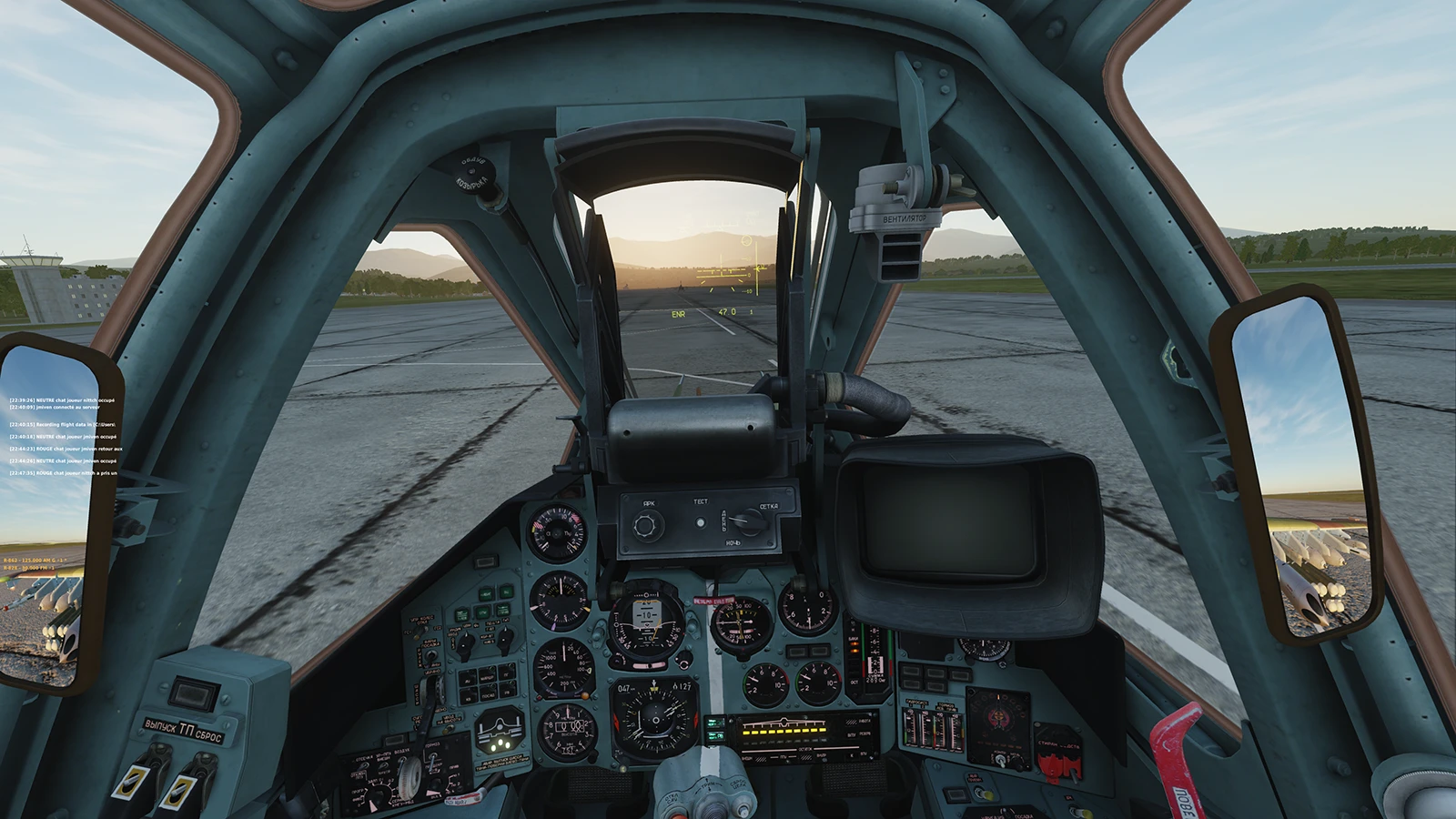The image size is (1456, 819).
Task: Flip the HUD СЕТКА / НОЧЬ mode switch
Action: pyautogui.click(x=750, y=522)
